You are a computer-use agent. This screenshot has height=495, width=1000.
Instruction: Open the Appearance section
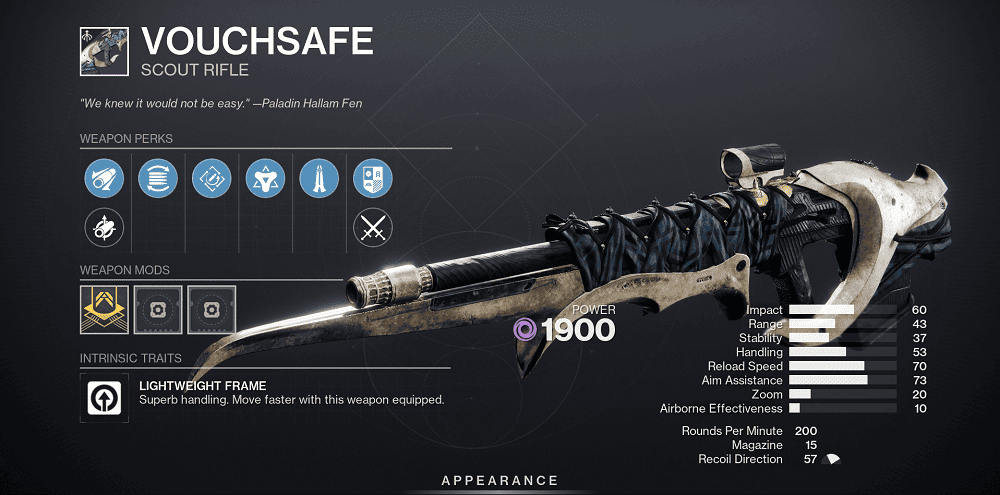500,481
